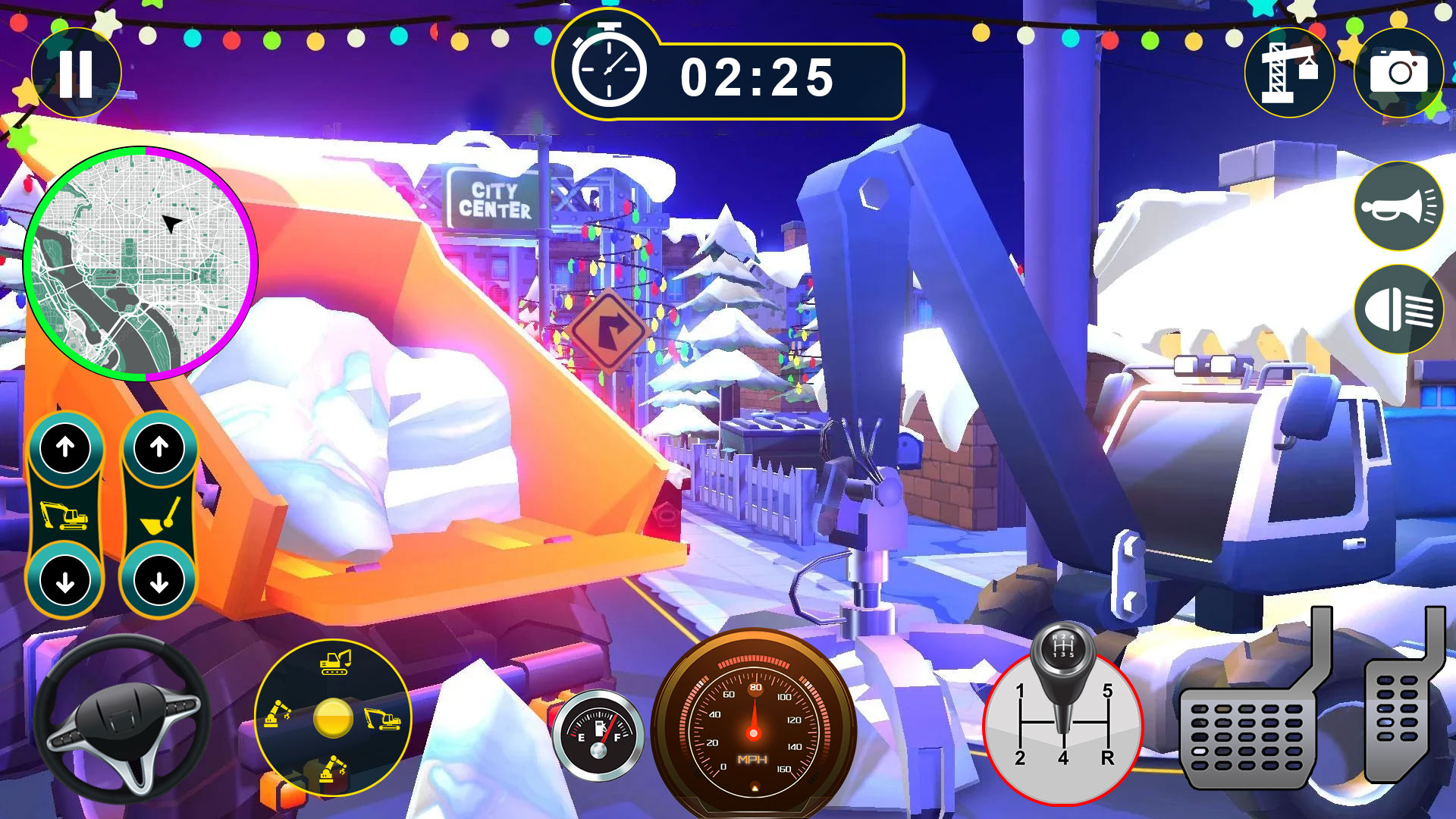Viewport: 1456px width, 819px height.
Task: Click the steering wheel control
Action: 121,720
